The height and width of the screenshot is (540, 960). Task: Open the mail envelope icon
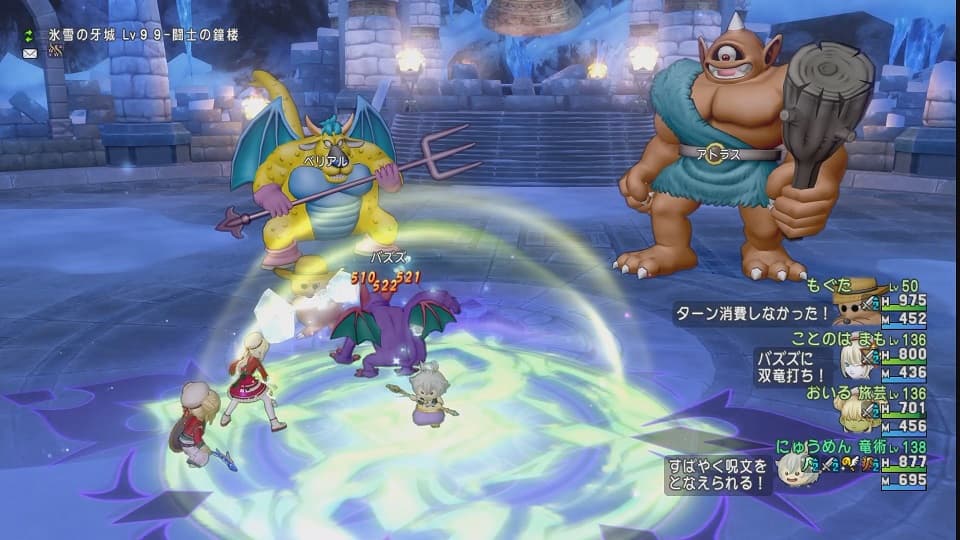pos(30,52)
